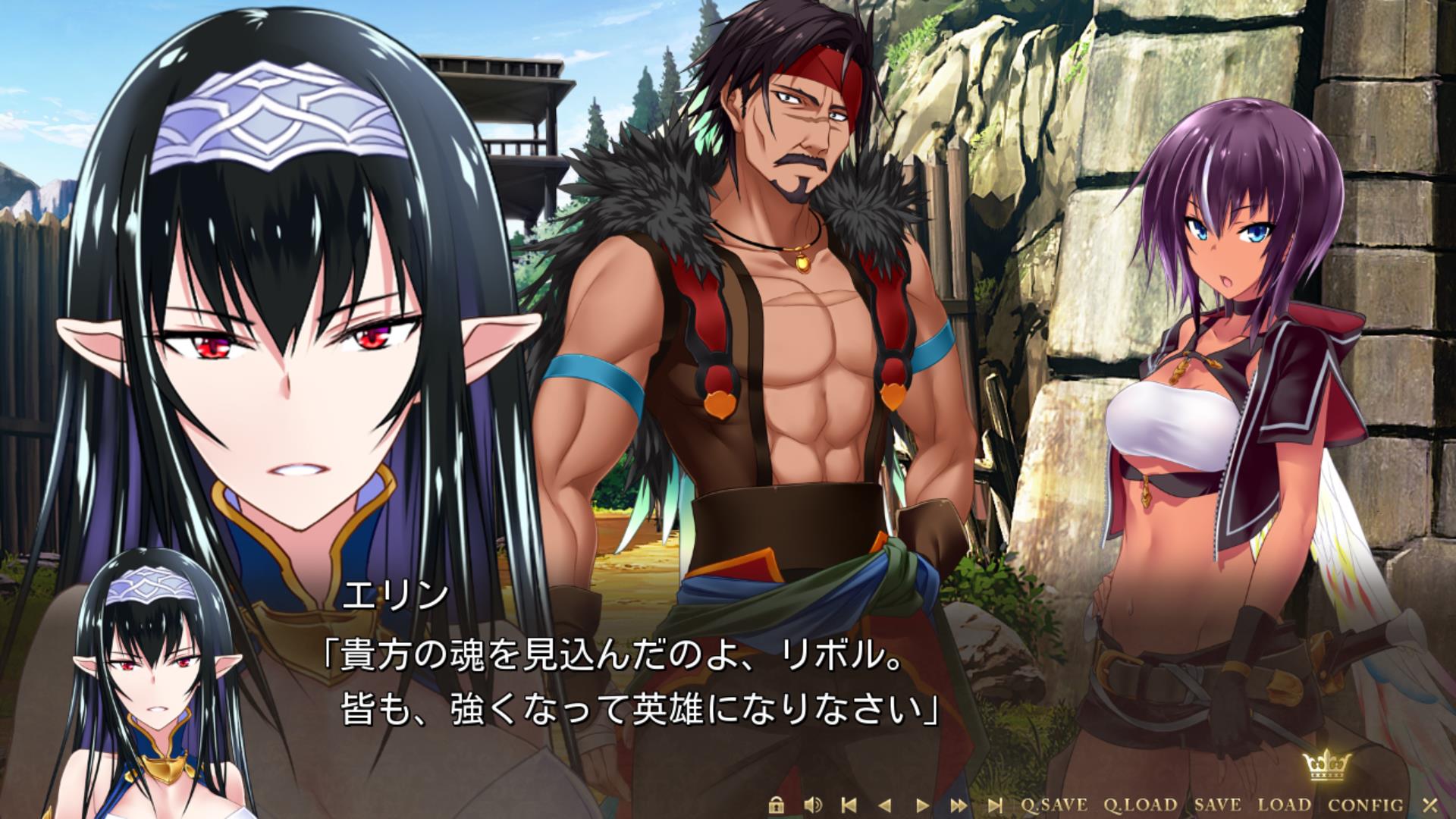
Task: Quick save with Q.SAVE
Action: (1054, 805)
